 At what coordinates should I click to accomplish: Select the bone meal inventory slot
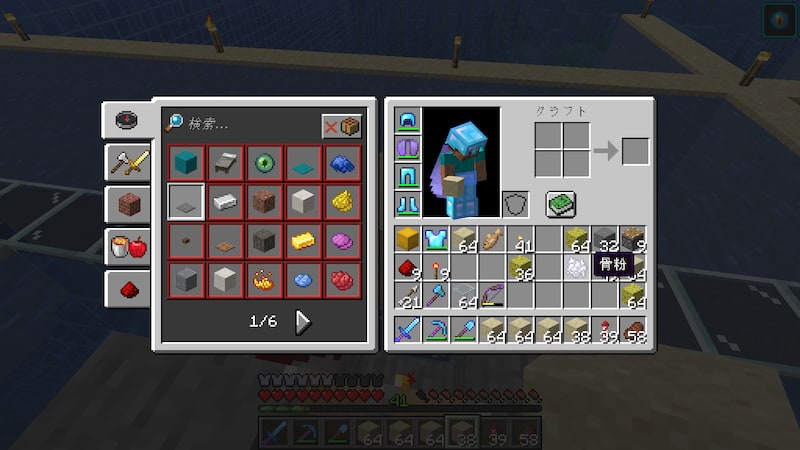[x=575, y=267]
